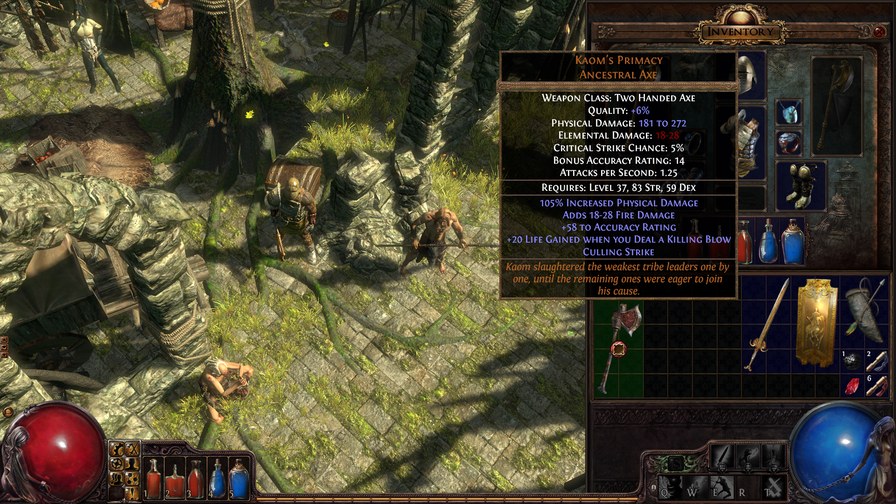Use the second red life flask
Screen dimensions: 896x504
pyautogui.click(x=174, y=480)
